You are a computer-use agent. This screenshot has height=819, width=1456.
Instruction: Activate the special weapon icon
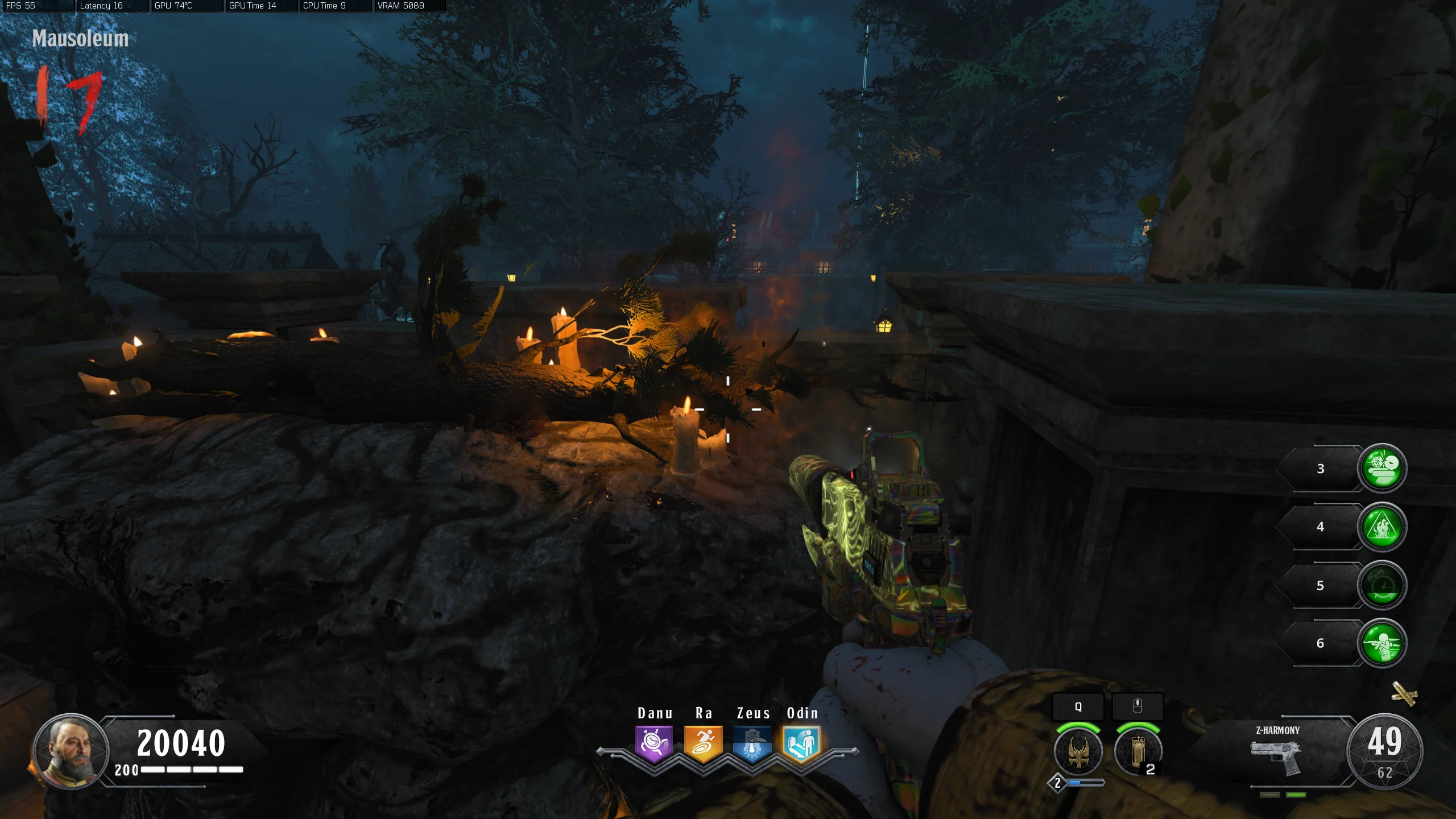tap(1078, 752)
